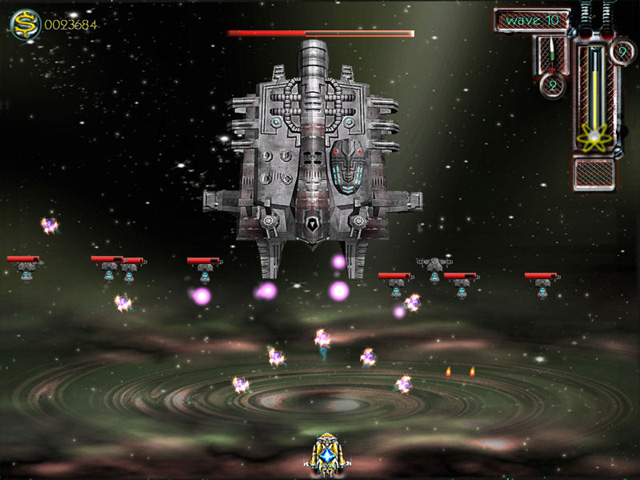This screenshot has width=640, height=480.
Task: Click the empty grille panel below the atom
Action: tap(595, 172)
